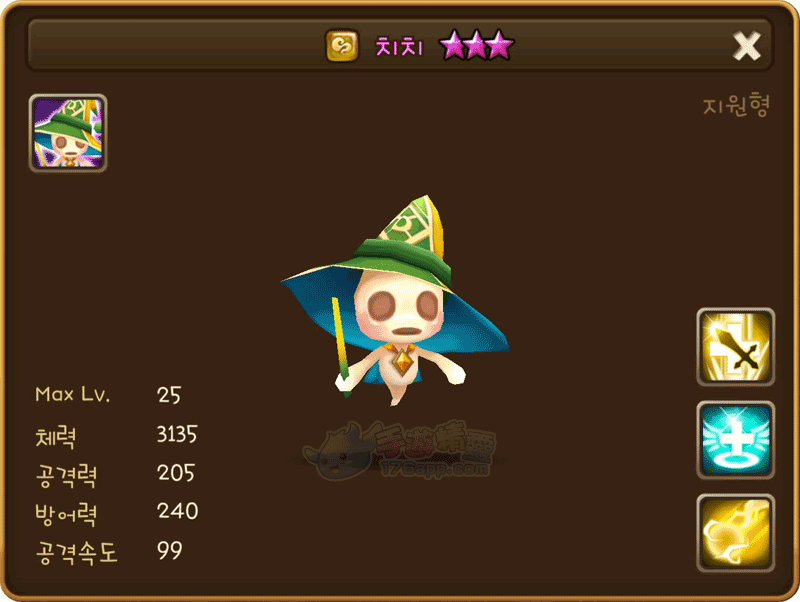Close the monster info window

tap(746, 45)
